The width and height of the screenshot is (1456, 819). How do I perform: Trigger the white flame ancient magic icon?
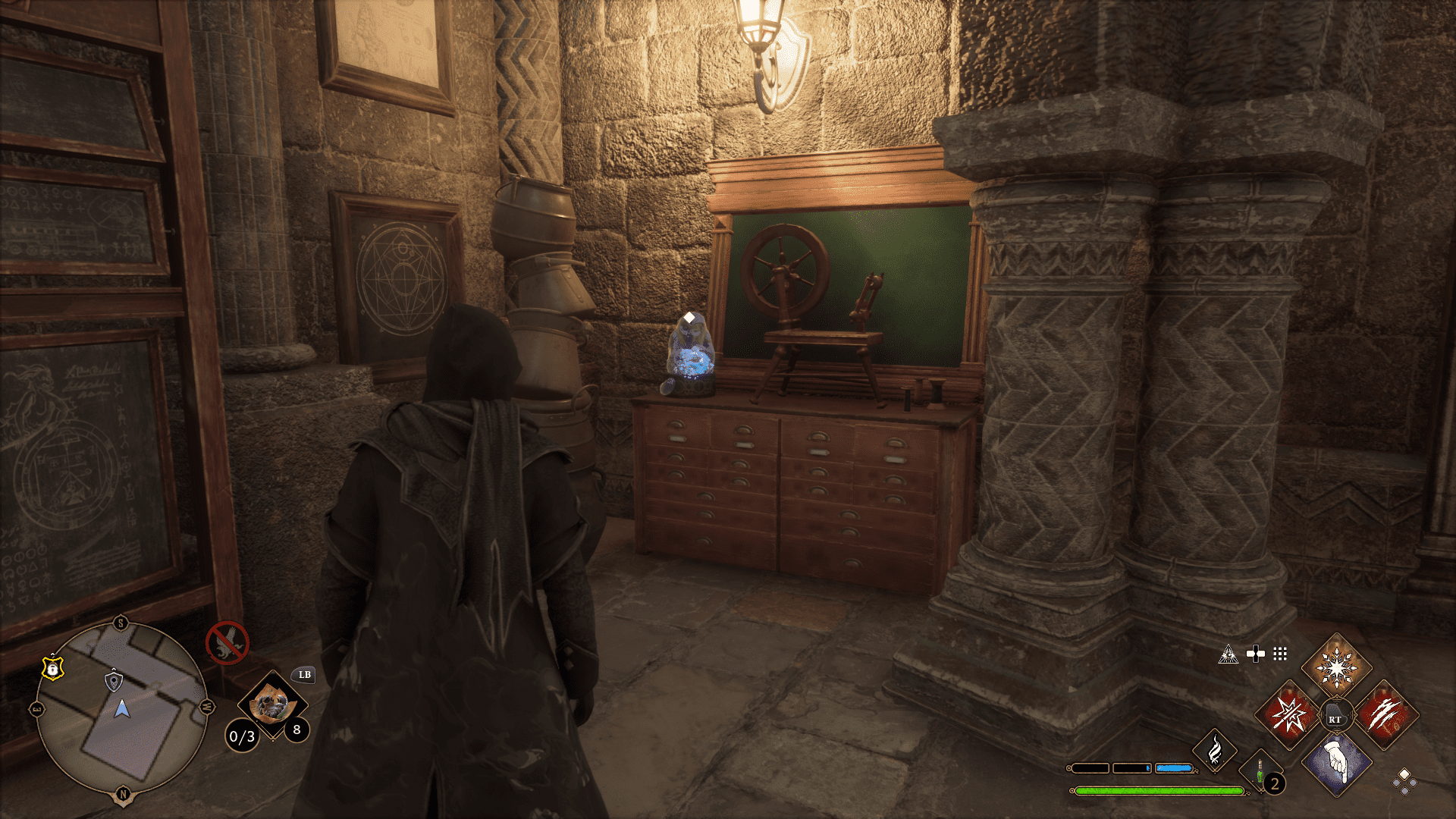[x=1214, y=751]
